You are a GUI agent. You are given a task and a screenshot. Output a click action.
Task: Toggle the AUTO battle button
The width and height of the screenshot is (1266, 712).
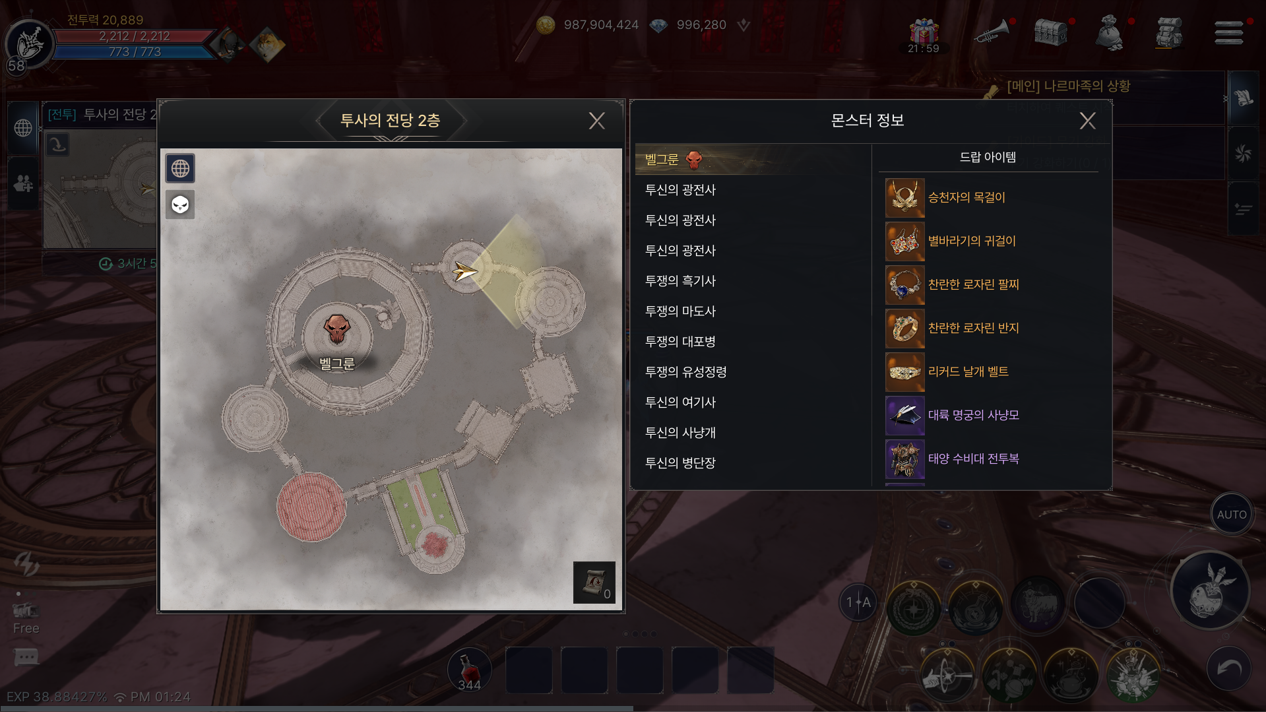point(1231,514)
